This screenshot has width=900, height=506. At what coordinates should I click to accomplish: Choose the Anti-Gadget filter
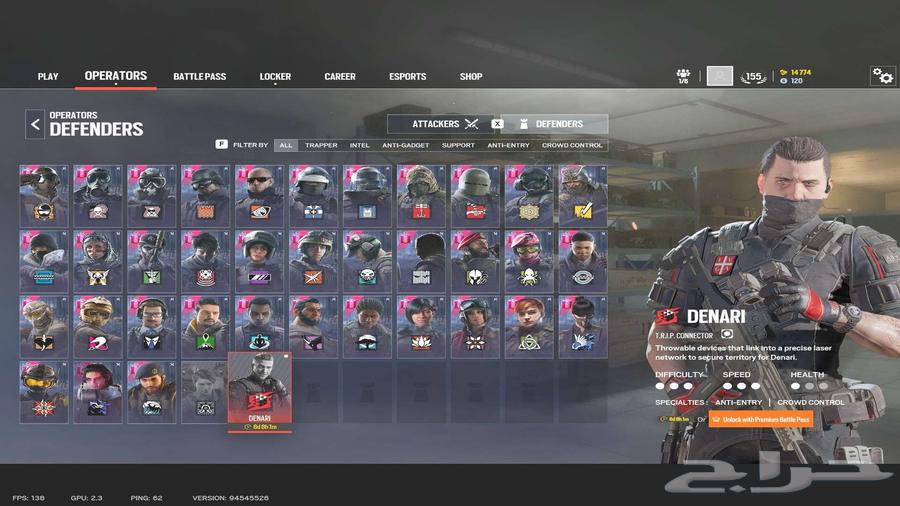coord(404,145)
